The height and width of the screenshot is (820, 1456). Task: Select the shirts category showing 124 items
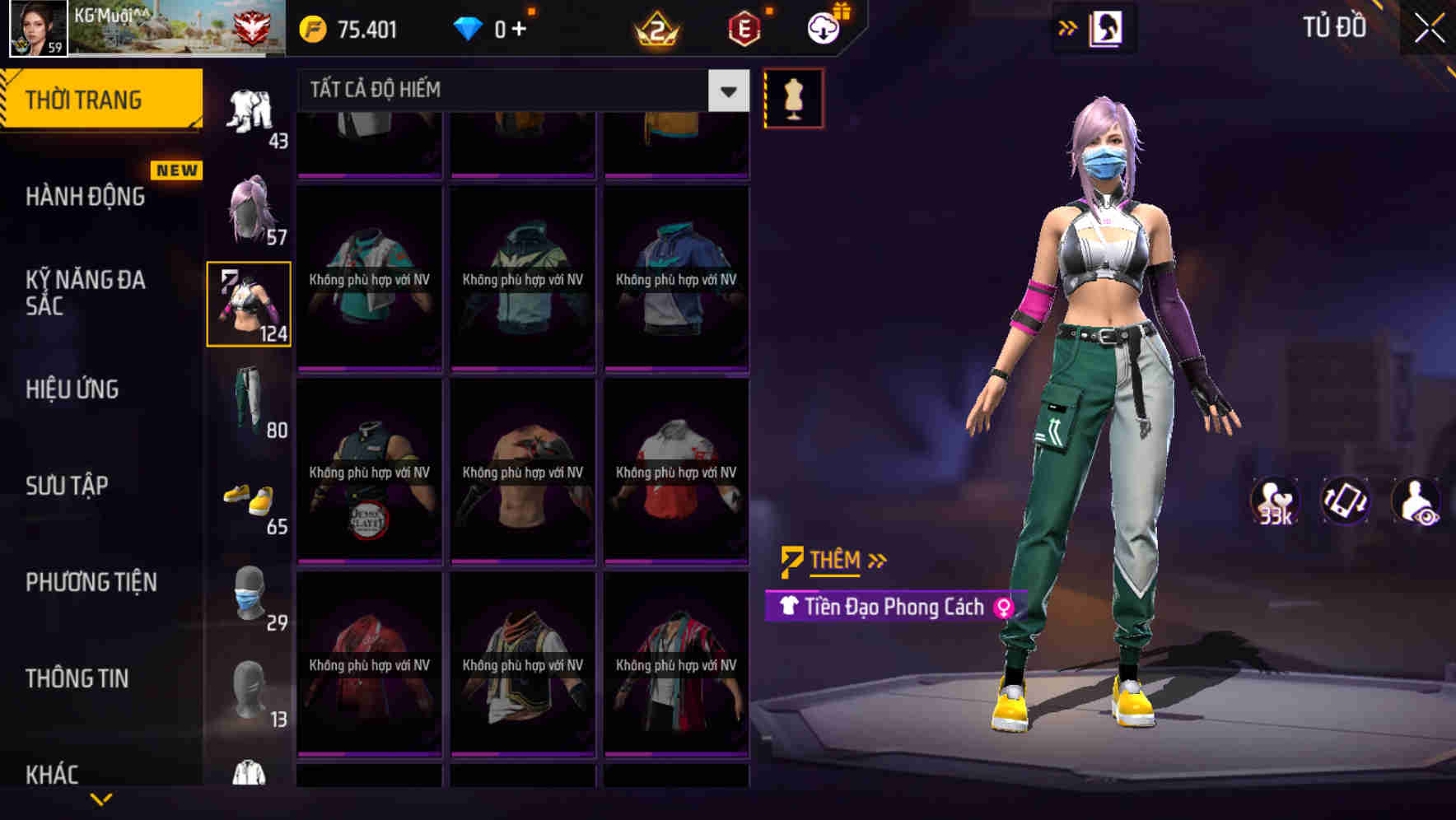pos(248,303)
